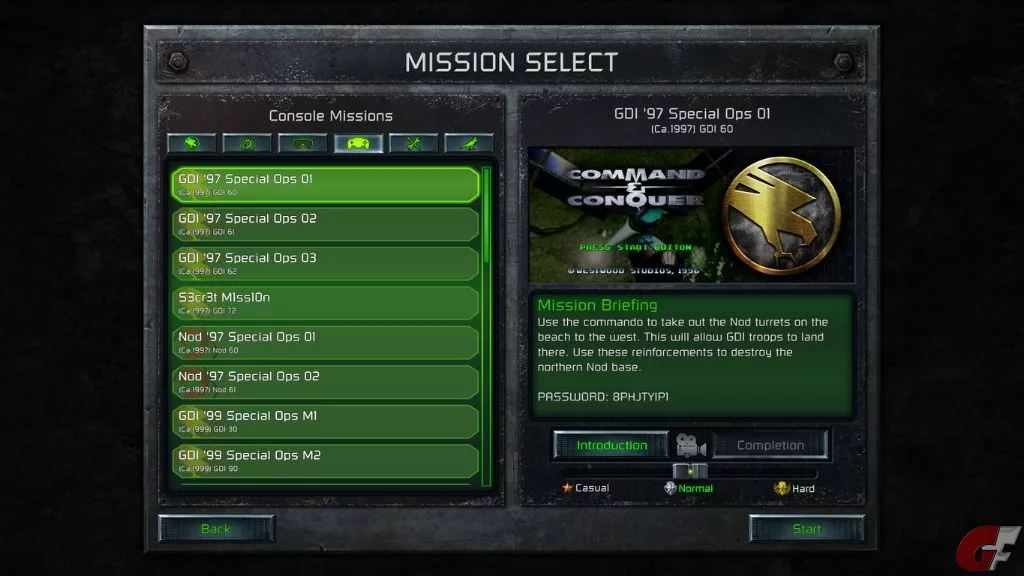Switch to the gamepad console missions tab
The width and height of the screenshot is (1024, 576).
358,144
